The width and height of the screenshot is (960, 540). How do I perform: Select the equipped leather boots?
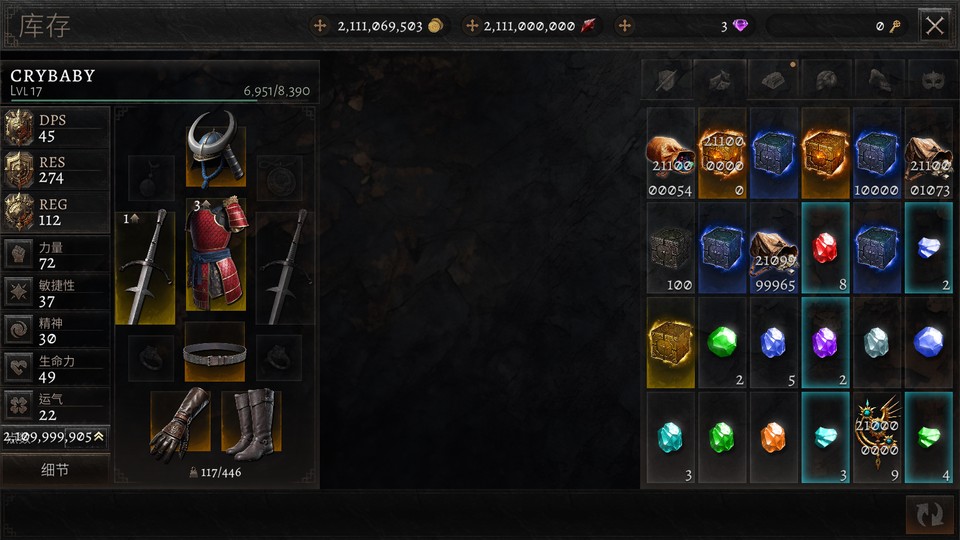coord(250,424)
